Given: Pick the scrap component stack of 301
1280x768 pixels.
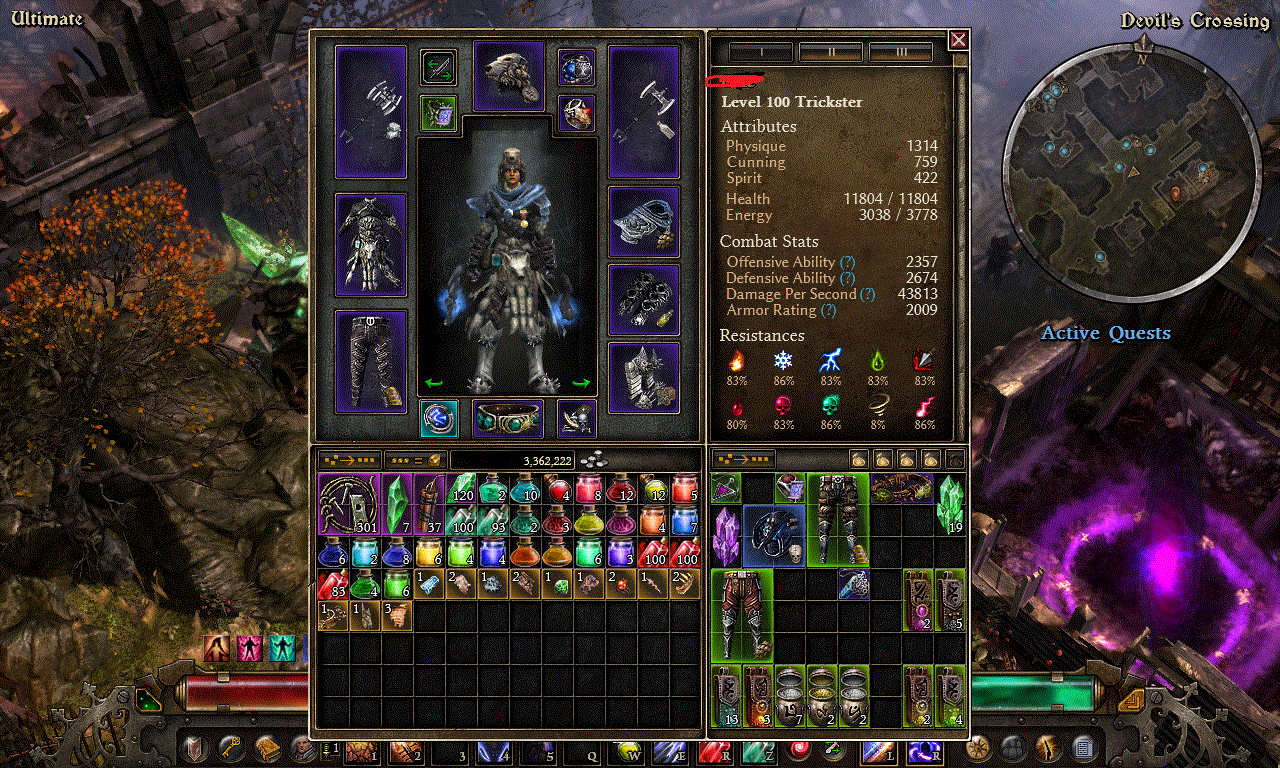Looking at the screenshot, I should pyautogui.click(x=349, y=504).
